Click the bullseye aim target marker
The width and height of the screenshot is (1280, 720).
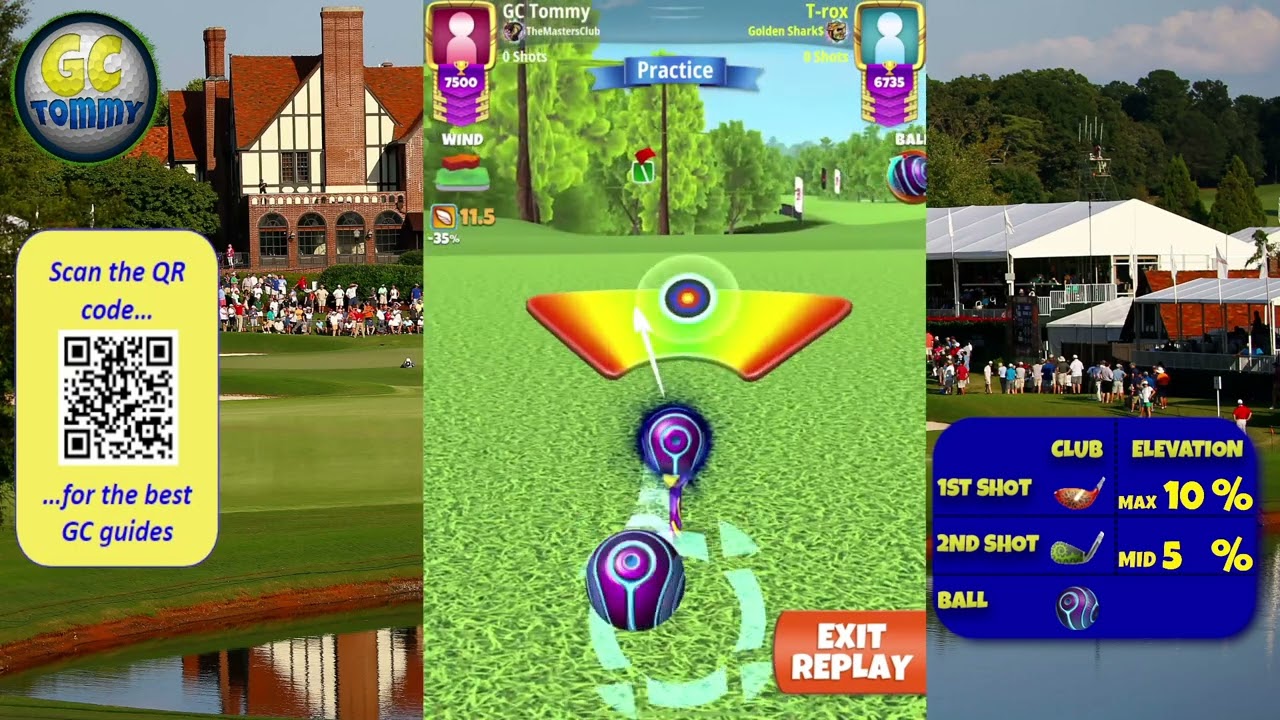point(687,297)
